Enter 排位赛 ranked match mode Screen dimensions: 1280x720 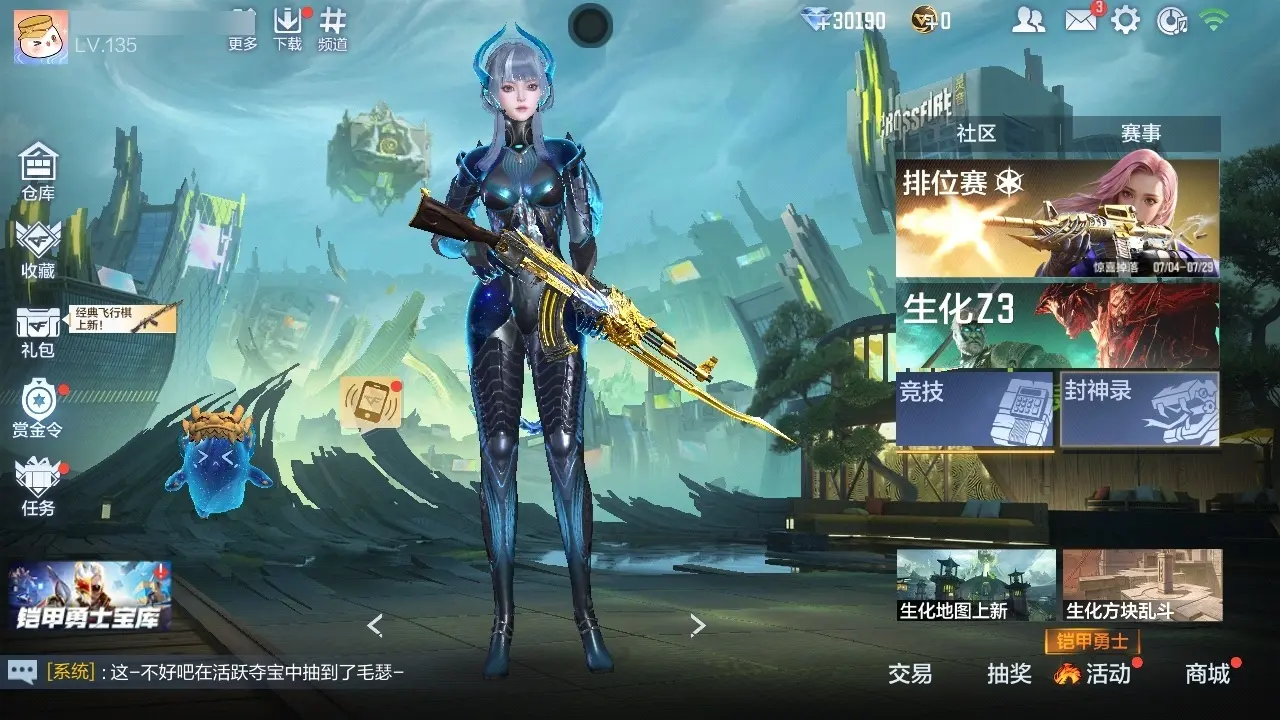(x=1057, y=218)
